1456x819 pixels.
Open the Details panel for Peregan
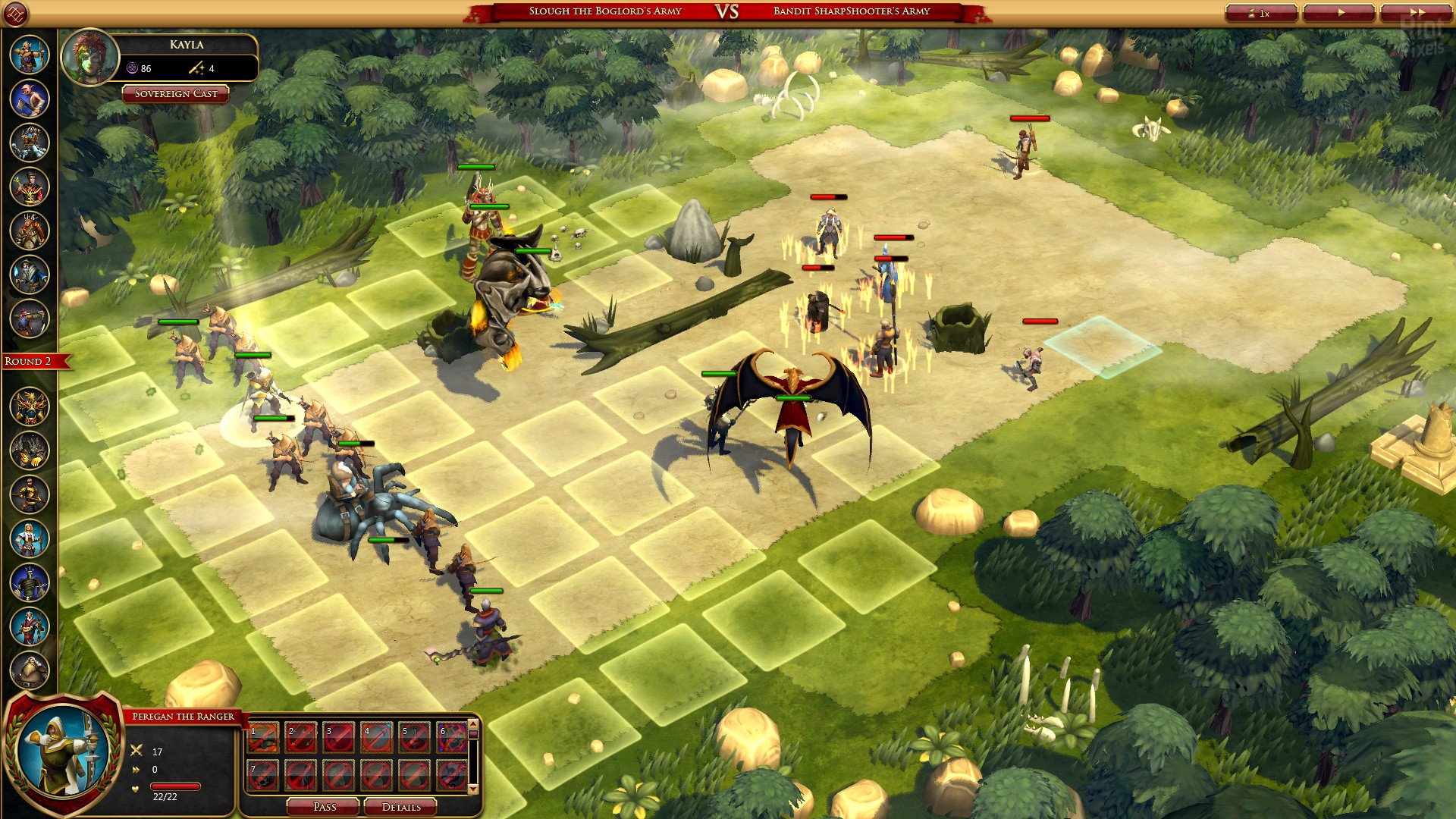pos(400,806)
